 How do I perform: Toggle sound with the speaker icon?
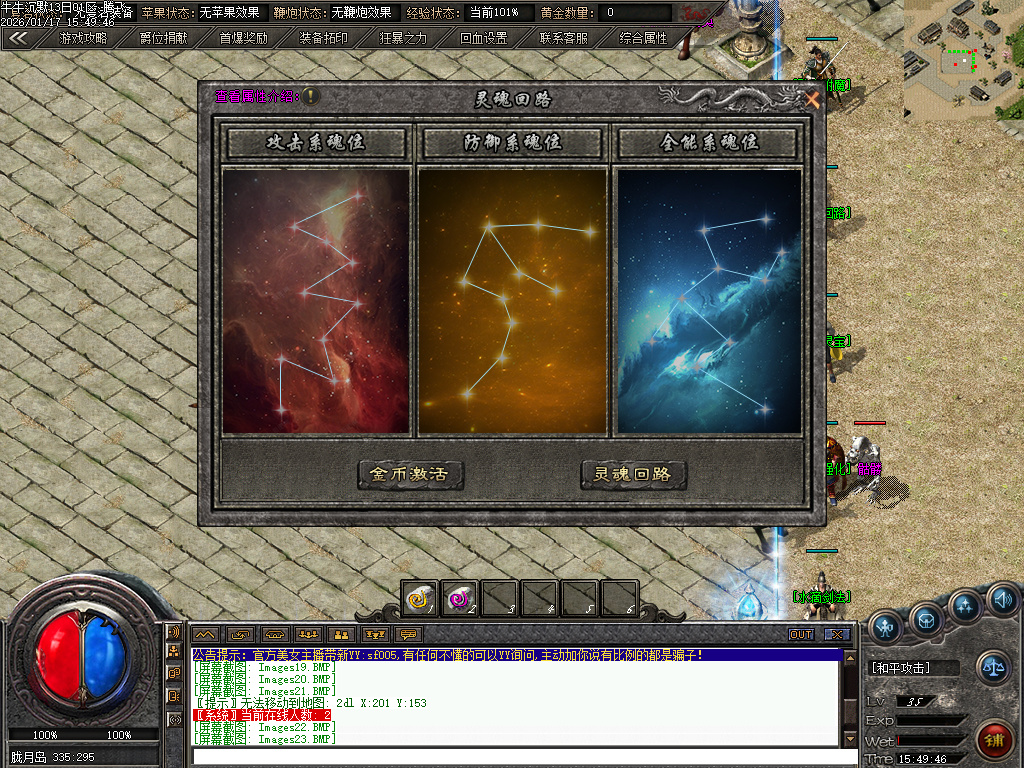click(1003, 599)
